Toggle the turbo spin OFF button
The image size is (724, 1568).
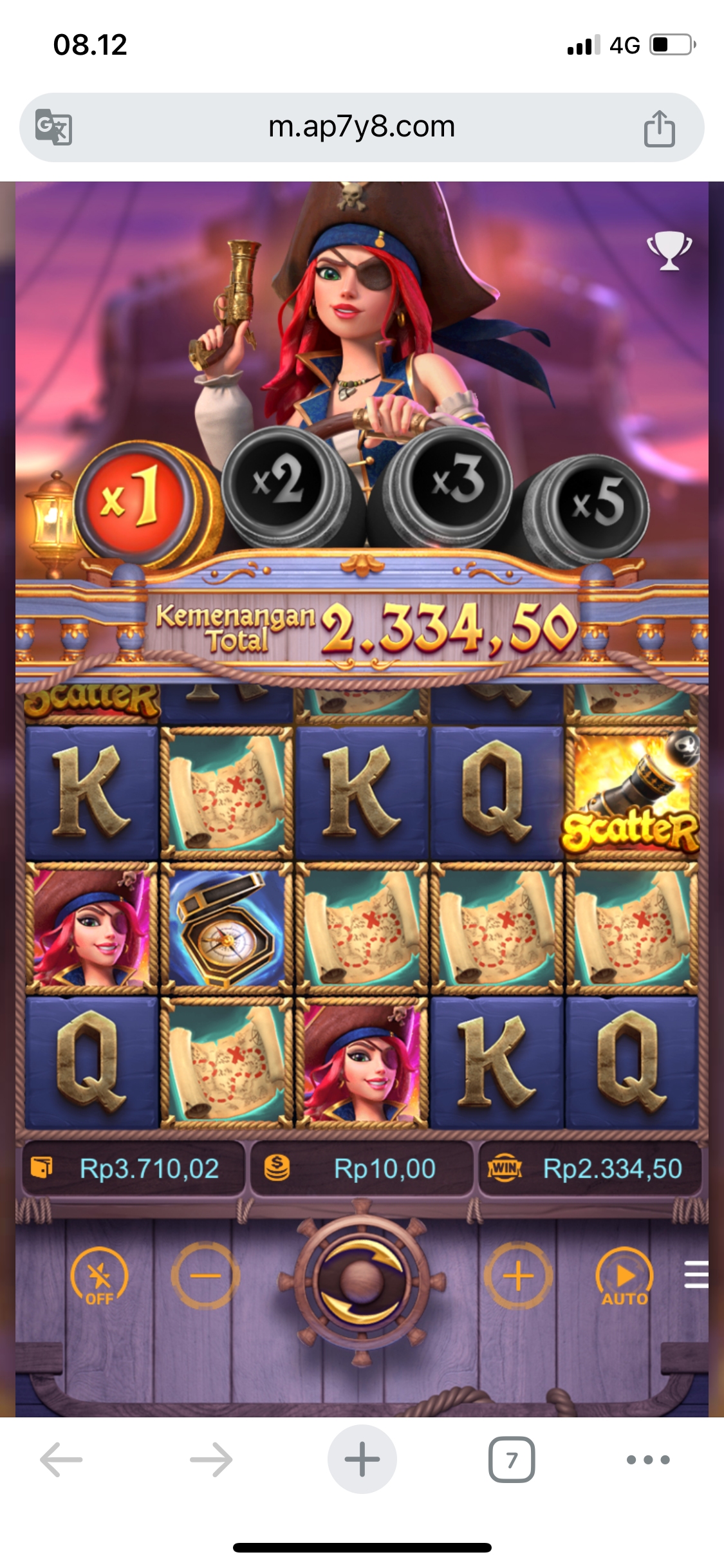(x=99, y=1276)
